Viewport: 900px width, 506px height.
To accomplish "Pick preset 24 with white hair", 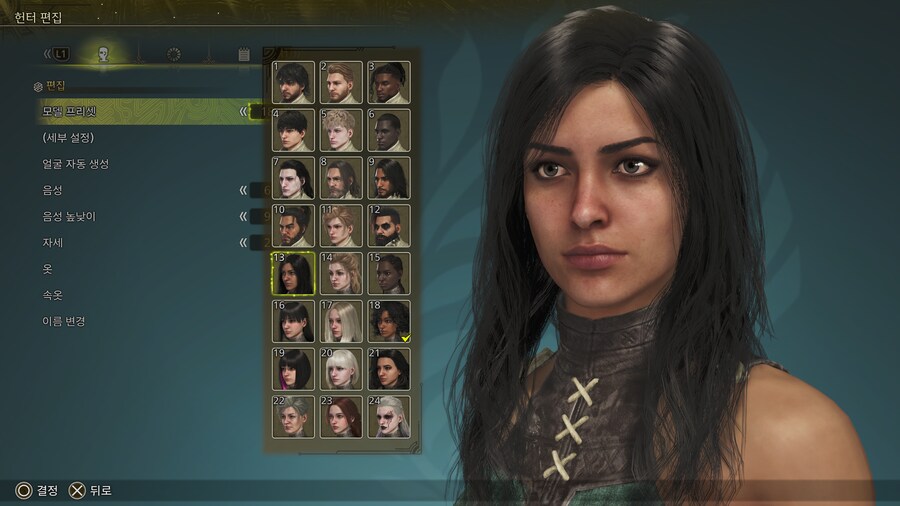I will point(388,416).
